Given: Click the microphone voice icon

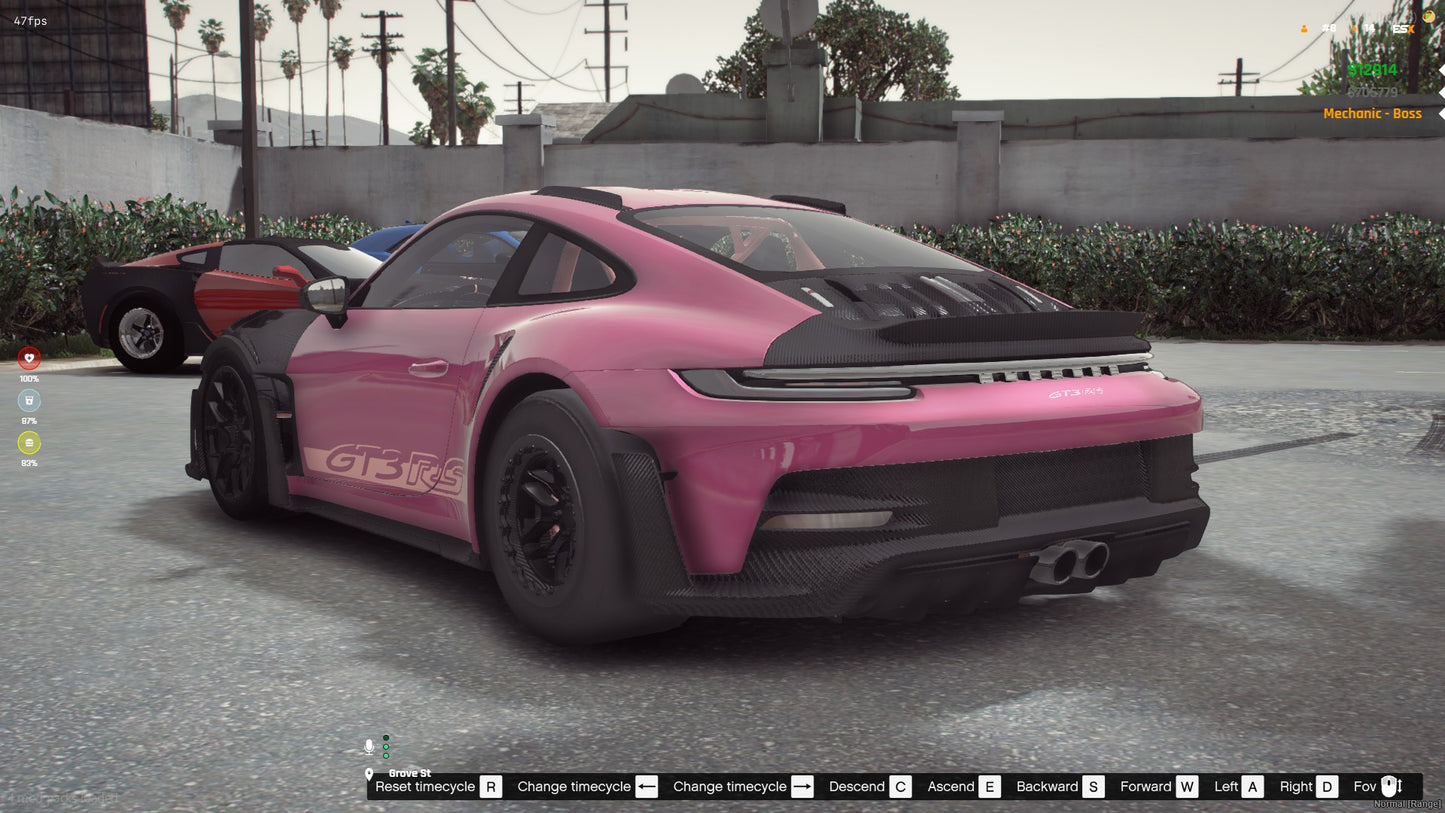Looking at the screenshot, I should pyautogui.click(x=369, y=745).
